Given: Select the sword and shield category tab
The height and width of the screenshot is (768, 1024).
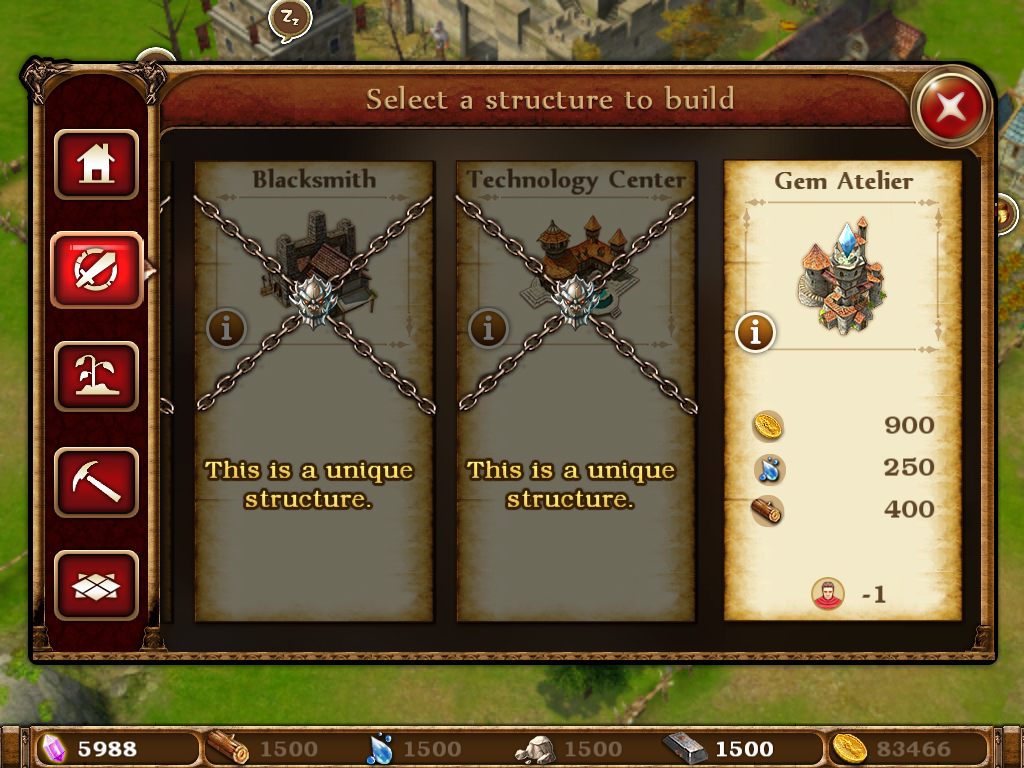Looking at the screenshot, I should 96,270.
